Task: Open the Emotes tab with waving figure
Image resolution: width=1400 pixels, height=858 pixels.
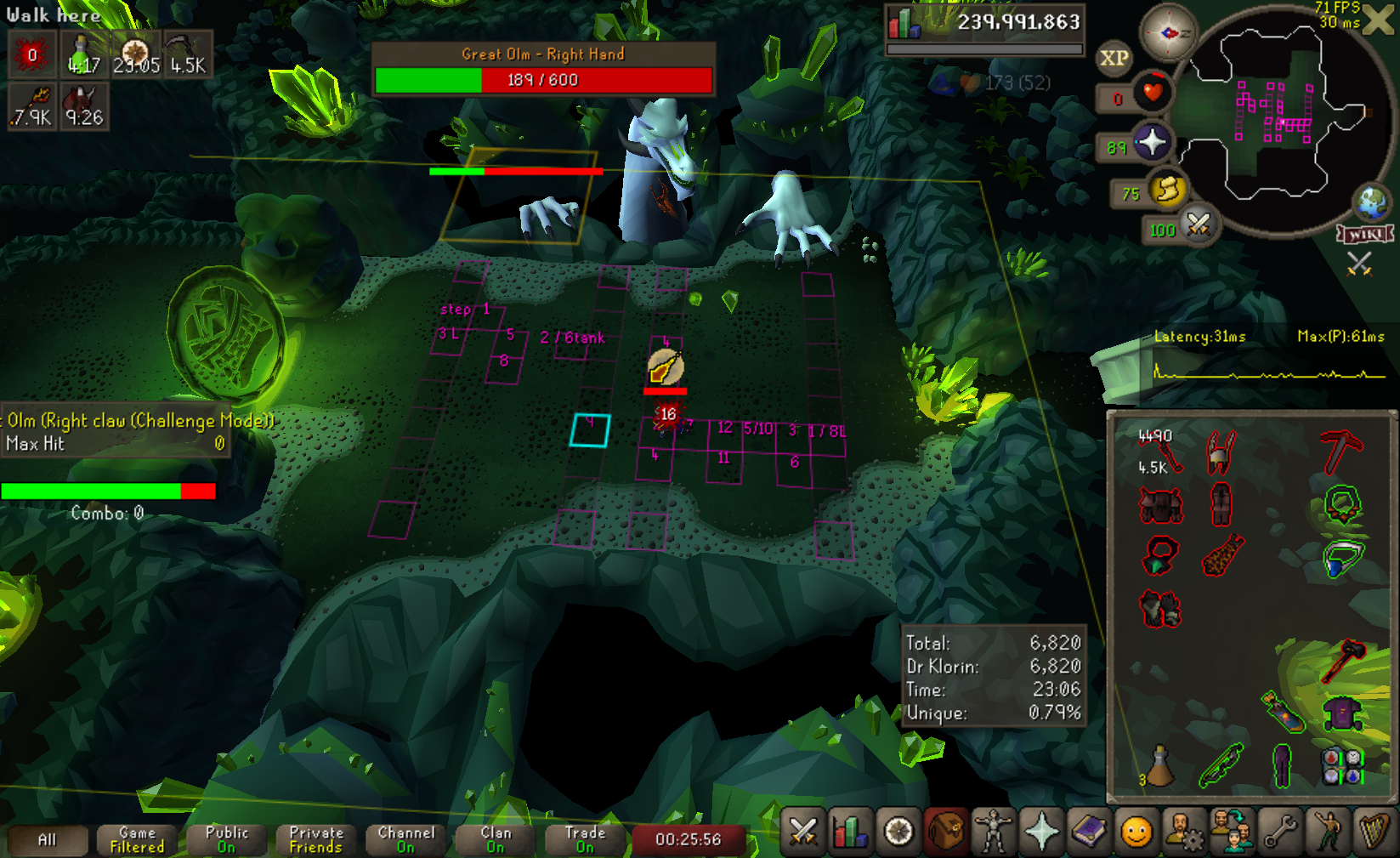Action: pos(1329,832)
